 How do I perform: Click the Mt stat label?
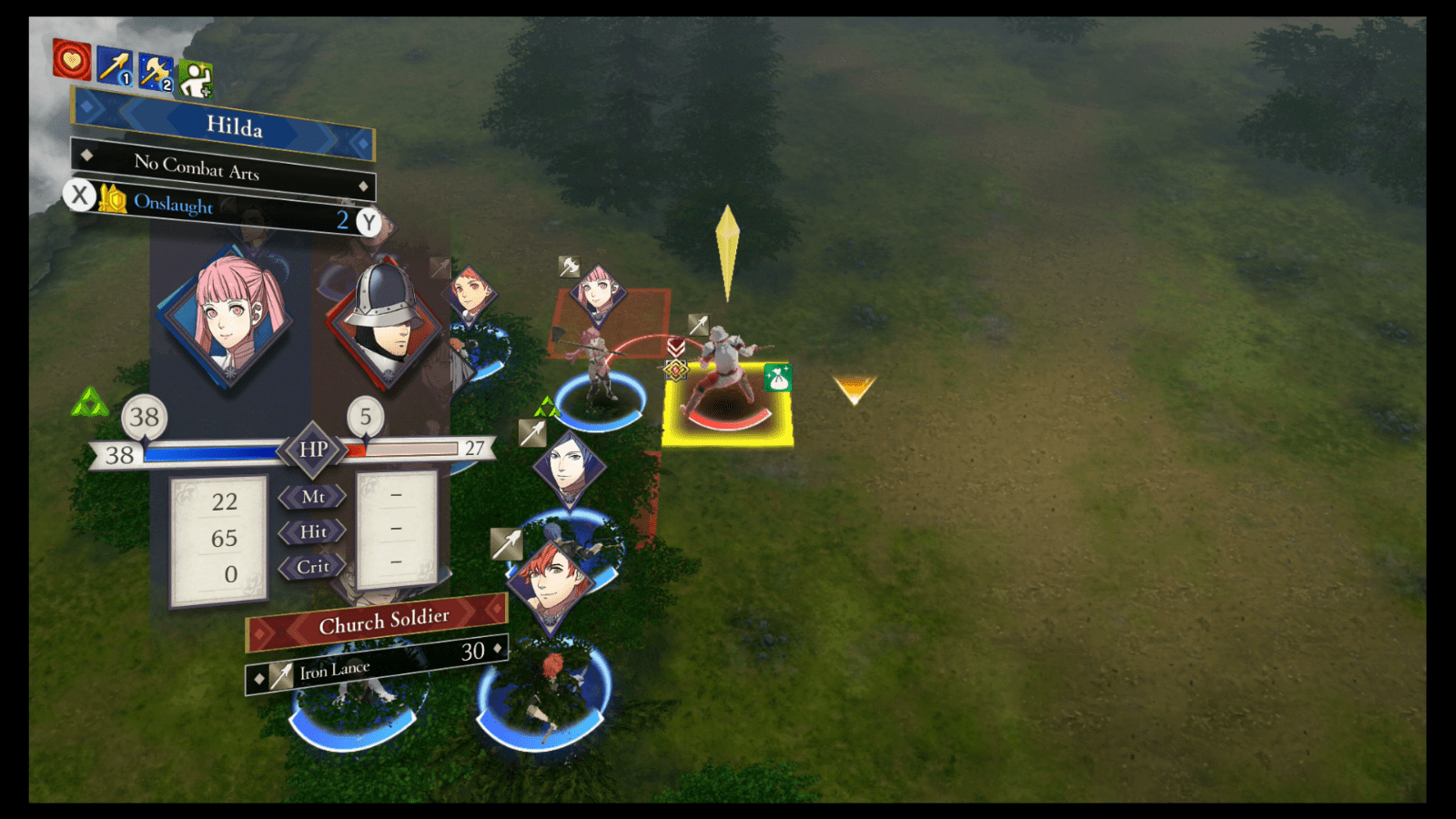coord(315,497)
